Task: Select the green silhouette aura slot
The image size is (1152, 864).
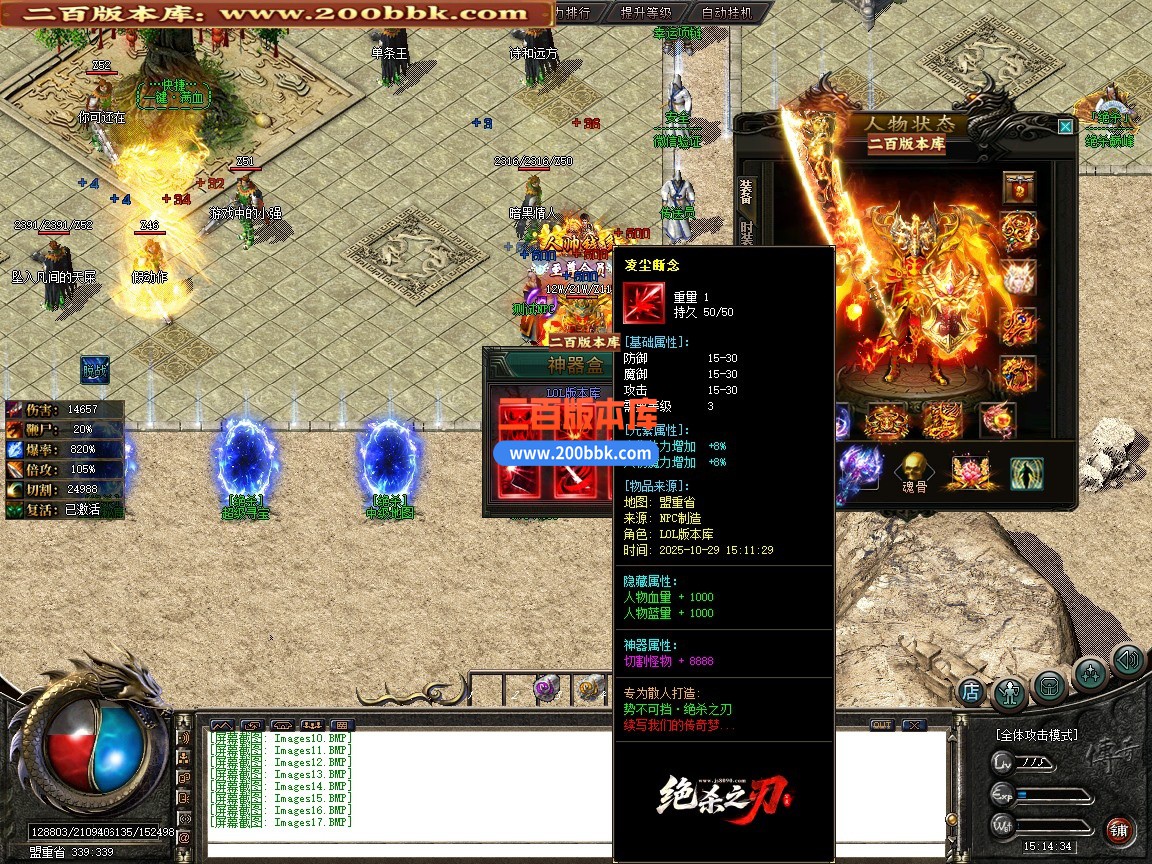Action: [x=1025, y=471]
